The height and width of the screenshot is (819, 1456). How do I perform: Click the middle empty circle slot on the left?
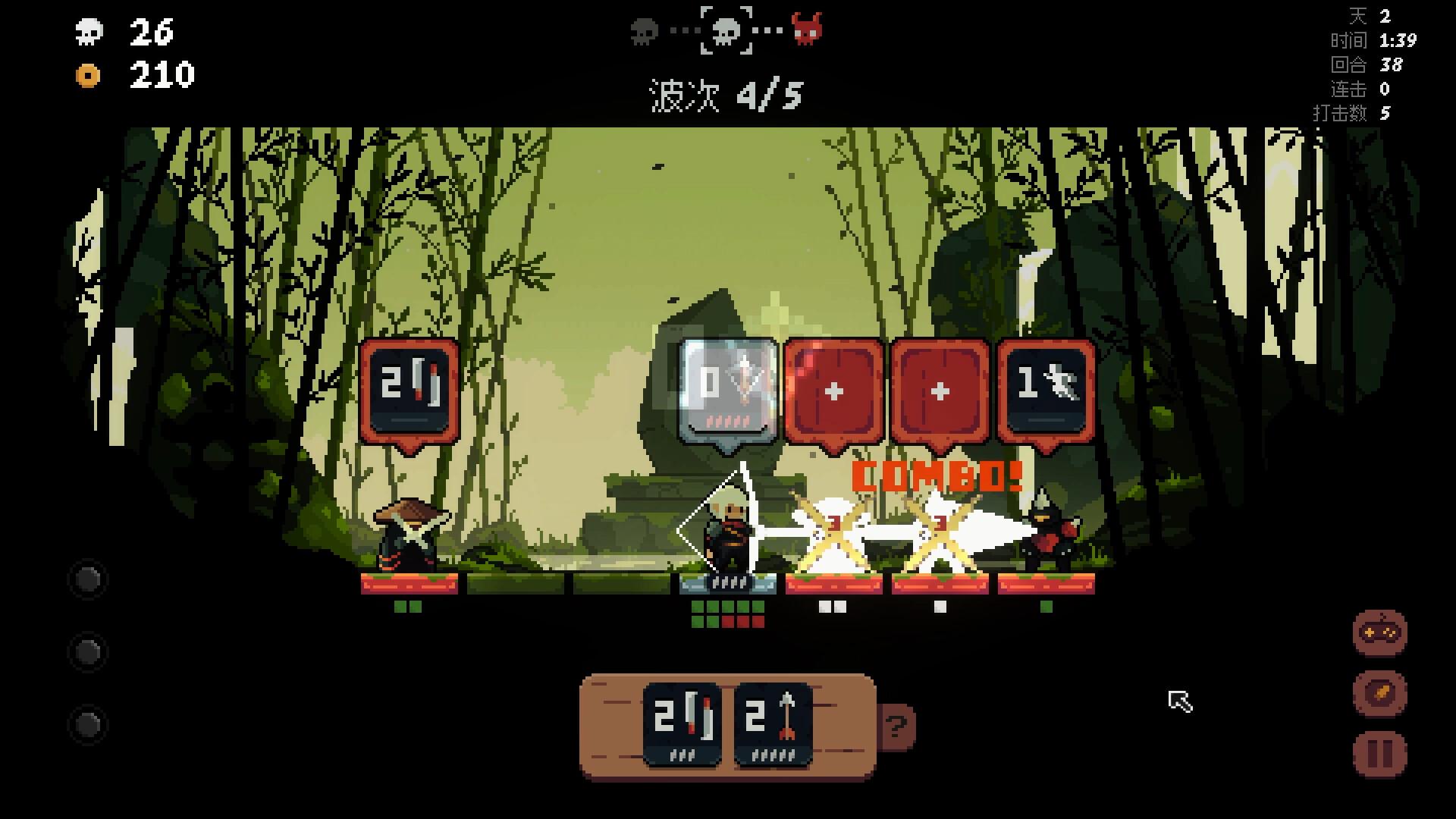pos(87,651)
